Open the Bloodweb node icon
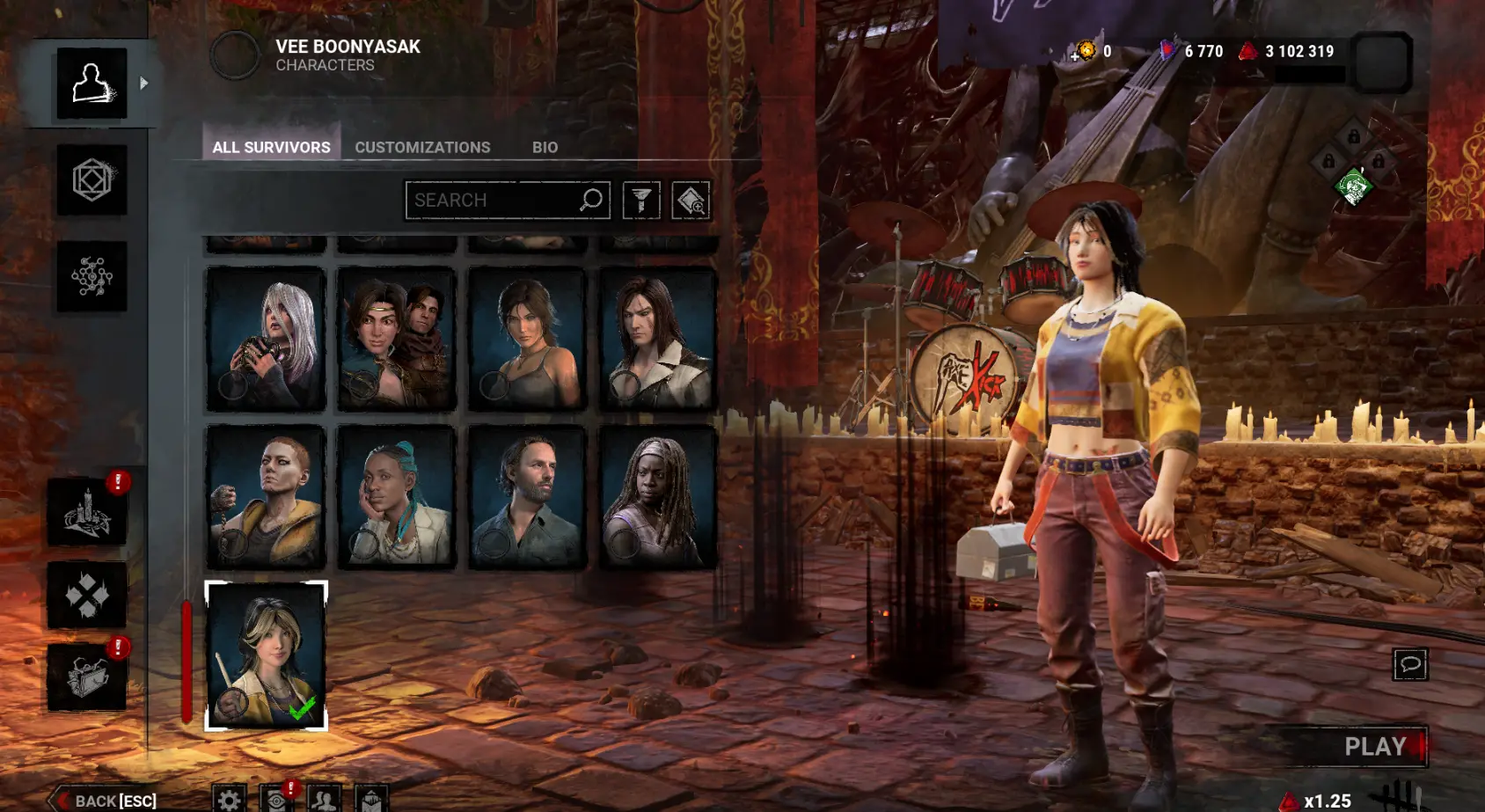Image resolution: width=1485 pixels, height=812 pixels. coord(91,276)
